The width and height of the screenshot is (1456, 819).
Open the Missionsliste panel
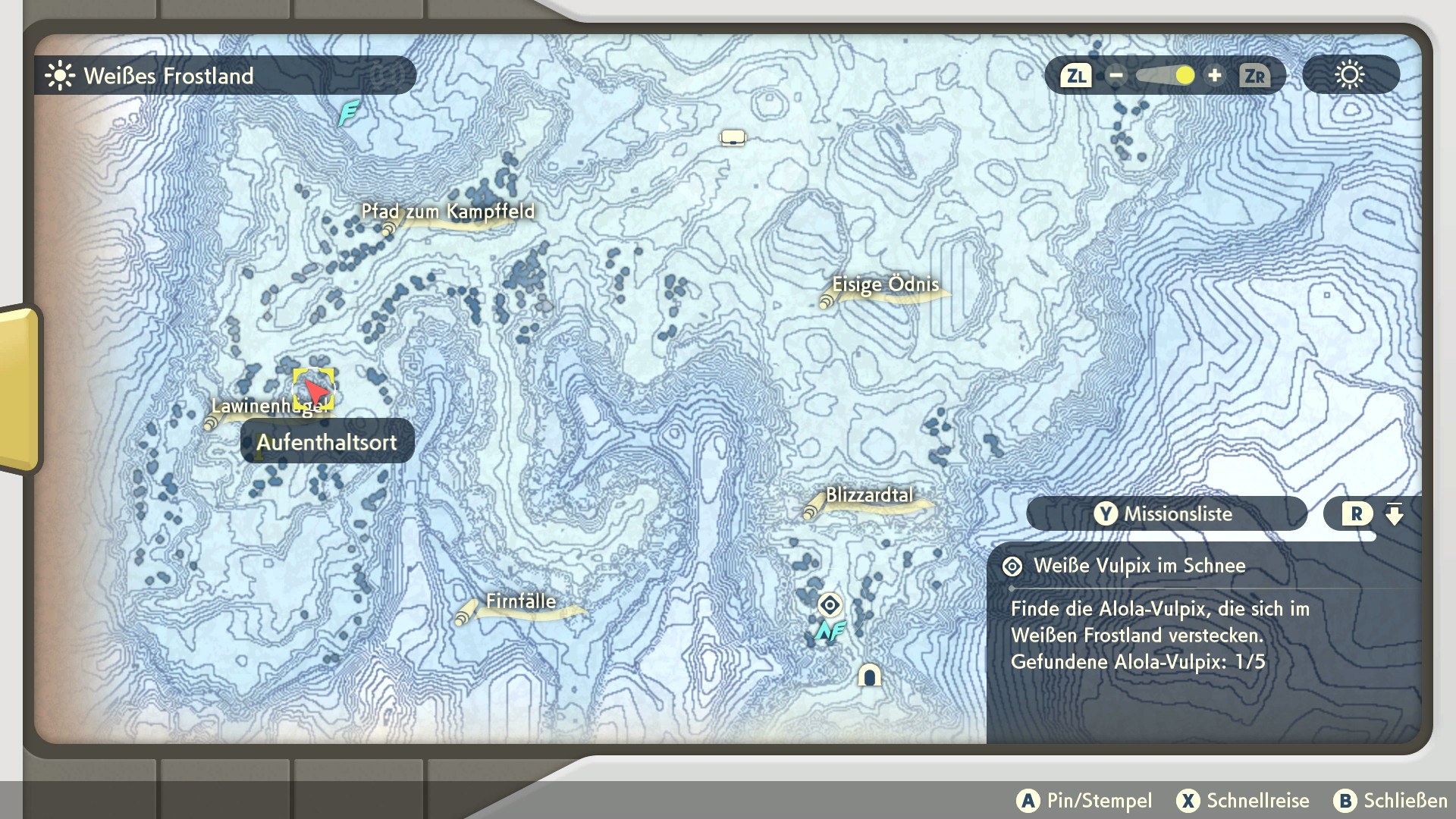[1166, 514]
